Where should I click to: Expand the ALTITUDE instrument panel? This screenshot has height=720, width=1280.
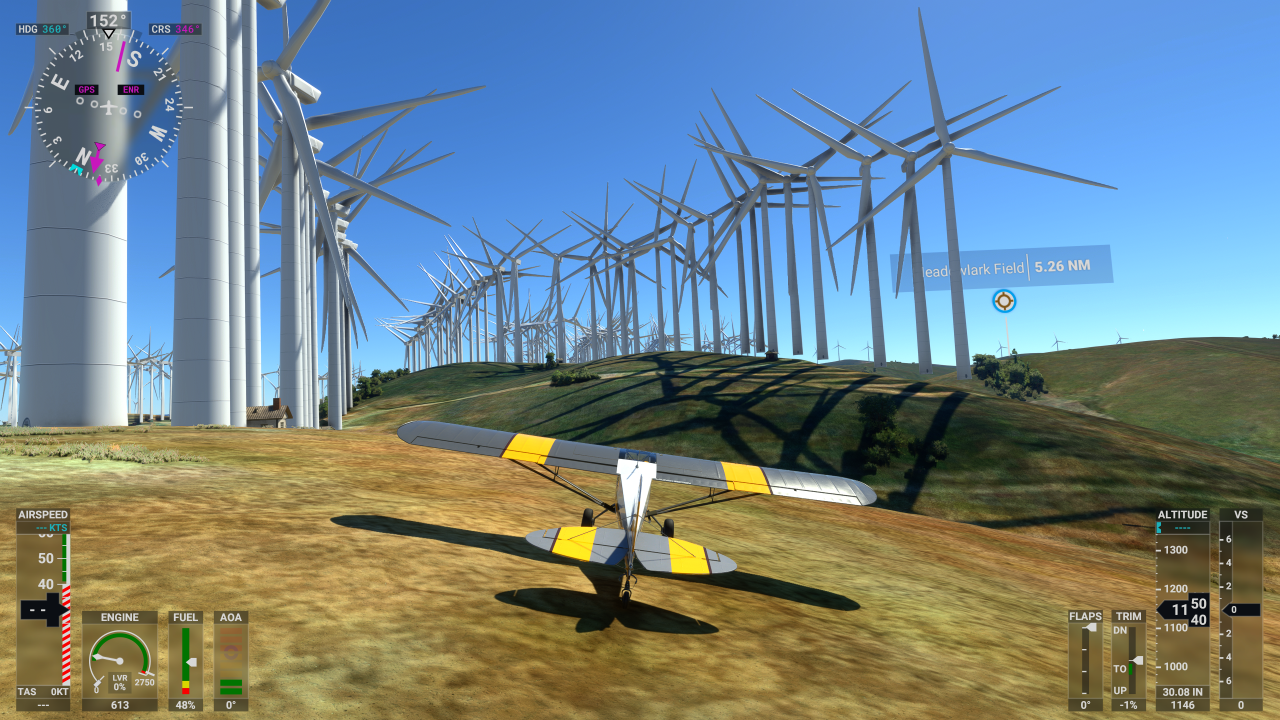(1183, 514)
